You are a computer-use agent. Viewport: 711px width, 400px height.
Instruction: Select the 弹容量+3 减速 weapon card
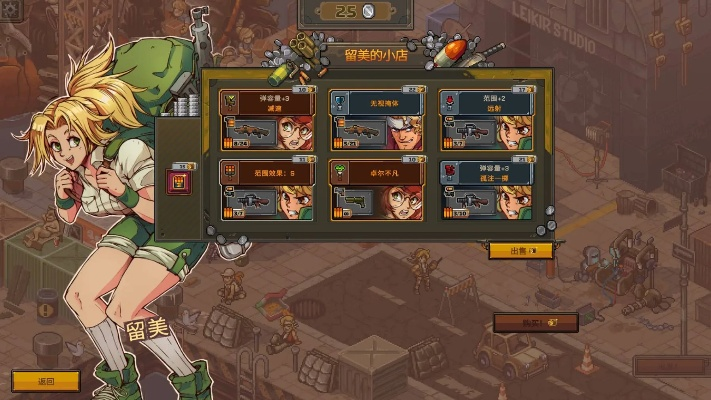coord(266,119)
